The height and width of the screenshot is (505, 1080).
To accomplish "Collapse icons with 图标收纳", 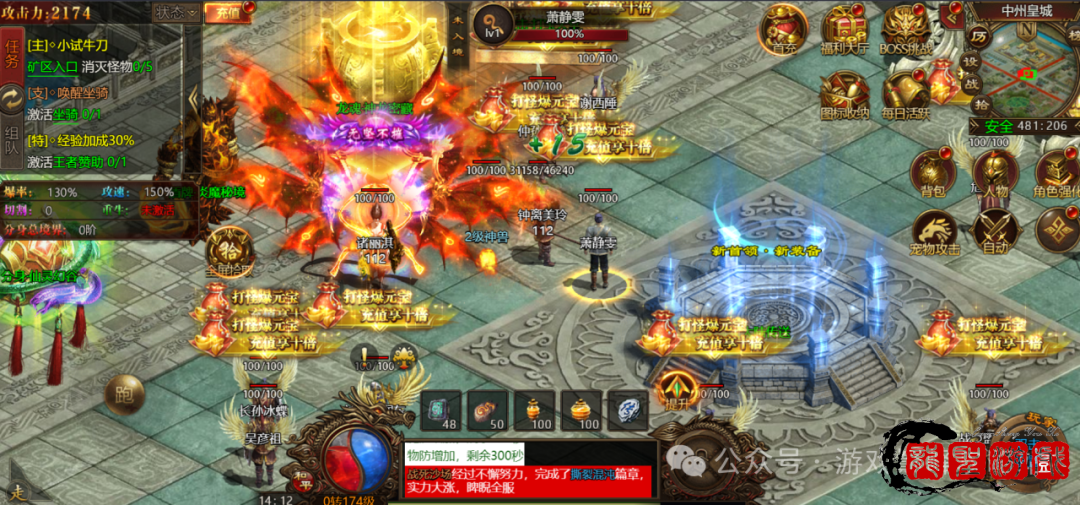I will coord(845,95).
